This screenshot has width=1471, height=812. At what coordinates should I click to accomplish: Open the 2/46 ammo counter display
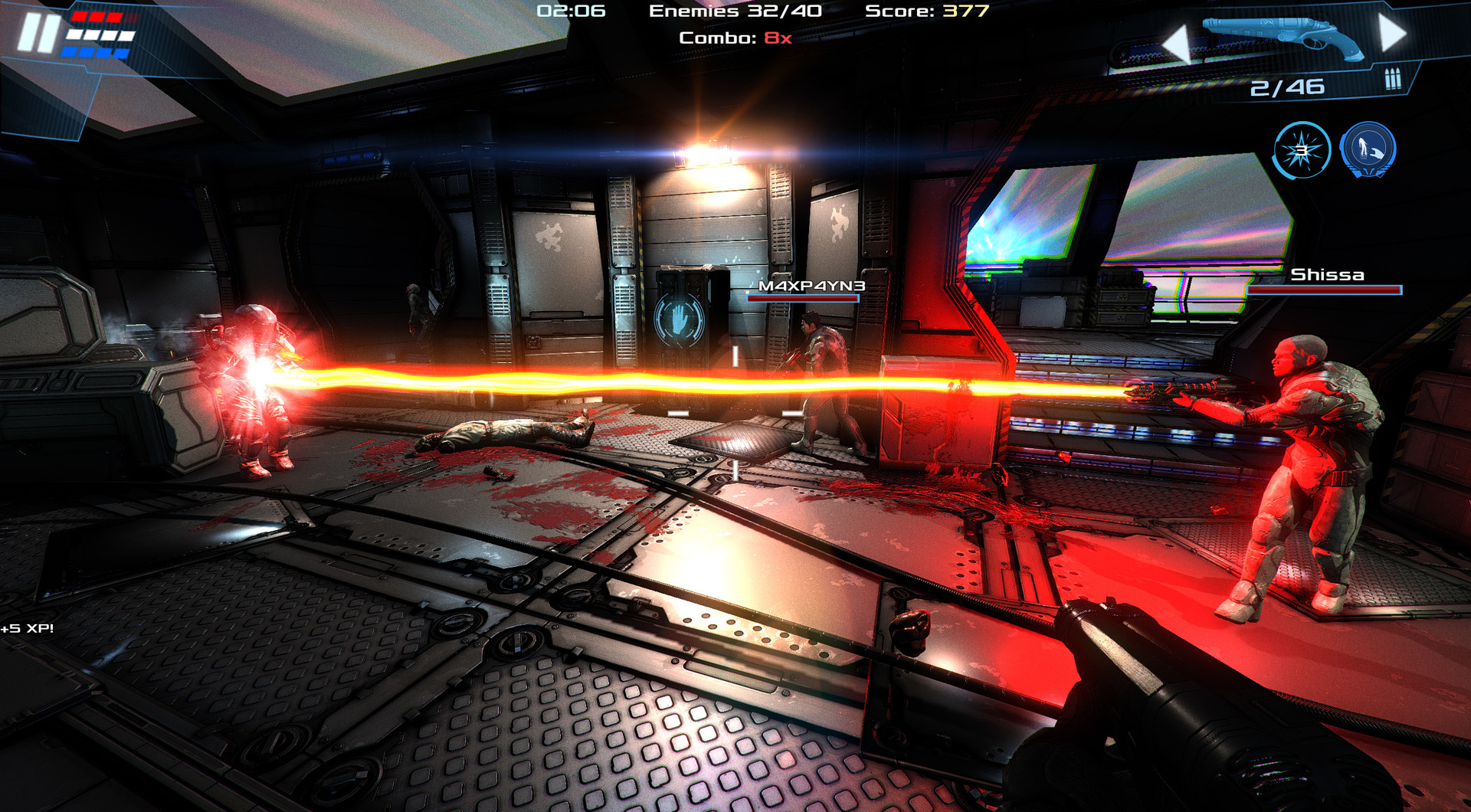pyautogui.click(x=1287, y=86)
